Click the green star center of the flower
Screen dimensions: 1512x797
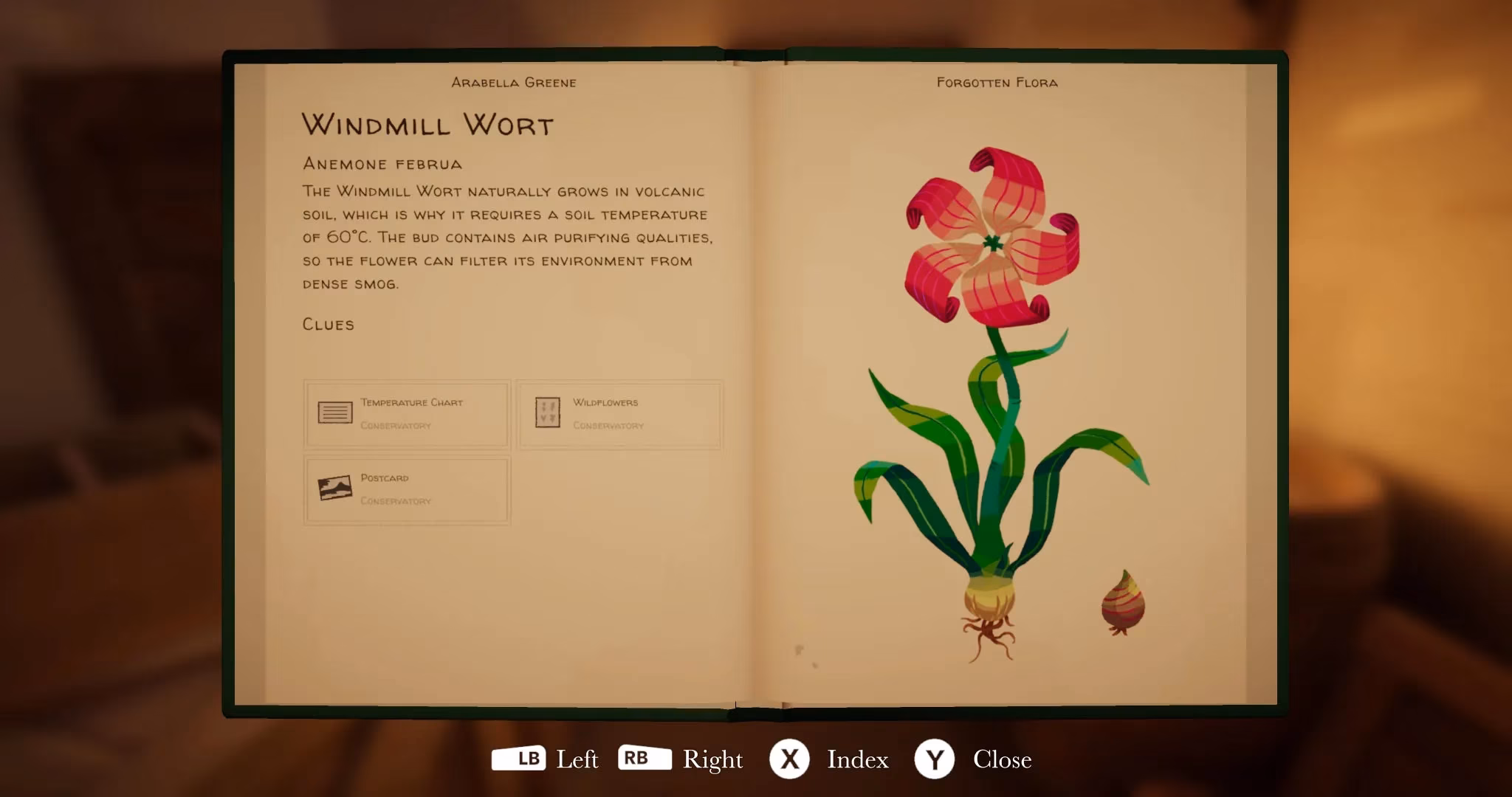coord(992,242)
